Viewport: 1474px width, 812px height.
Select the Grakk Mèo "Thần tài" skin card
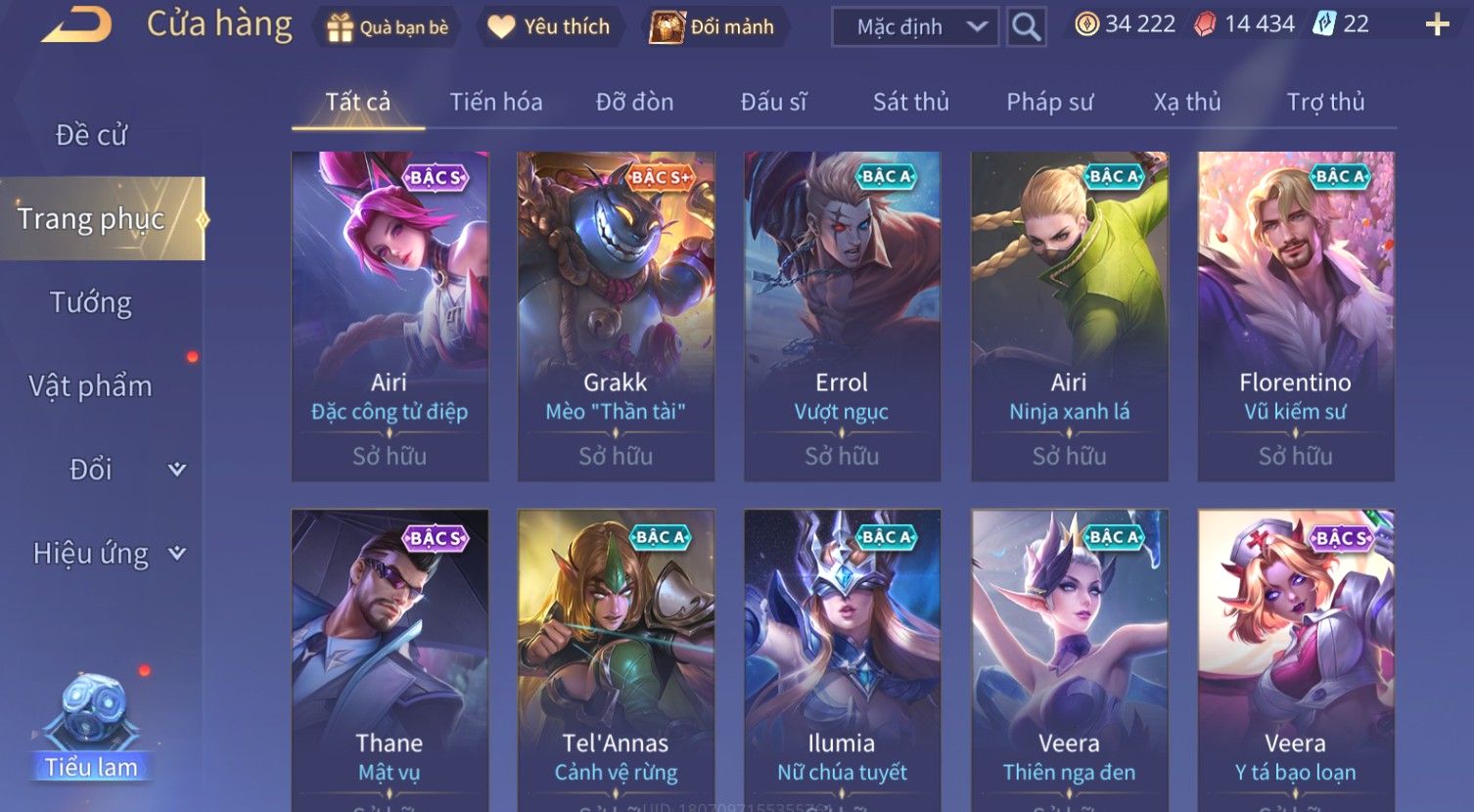pyautogui.click(x=616, y=315)
